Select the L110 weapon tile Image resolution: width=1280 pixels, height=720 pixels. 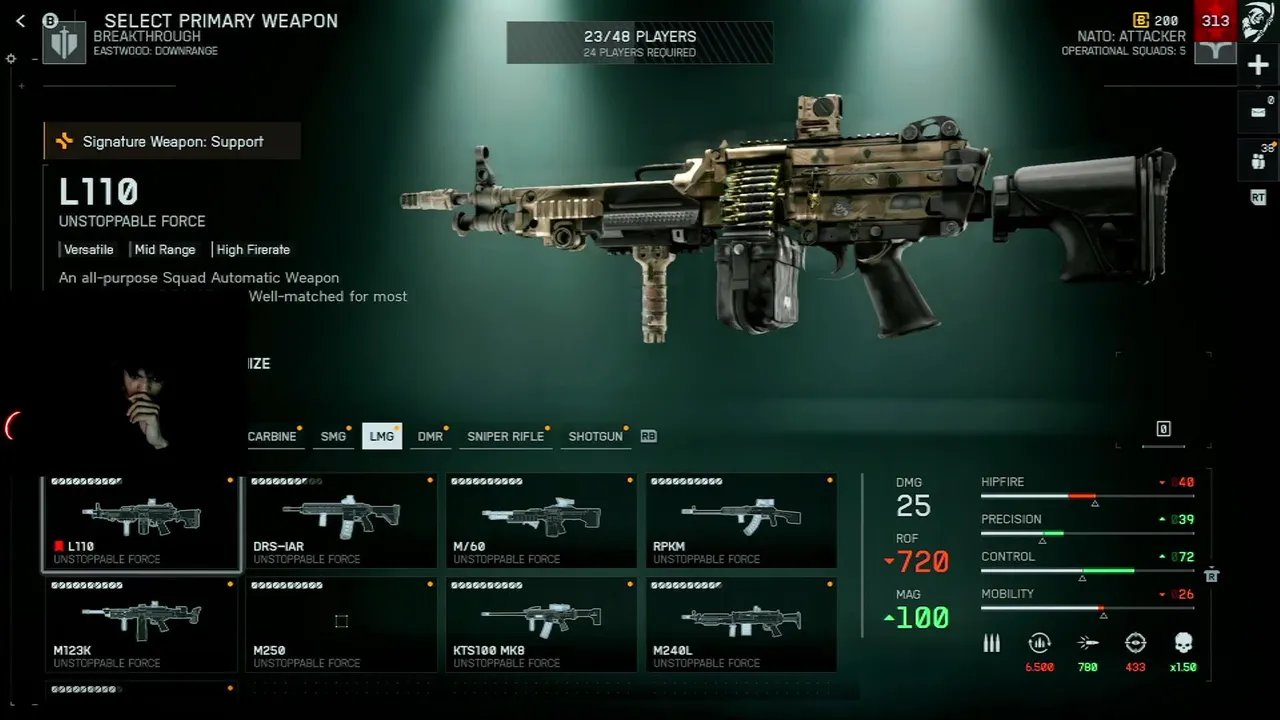[141, 521]
